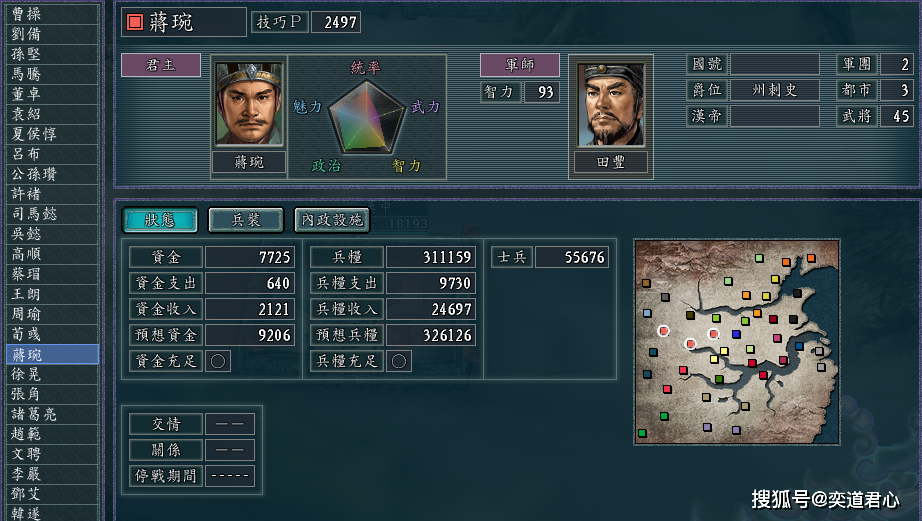Pick 司馬懿 in the ruler list

pos(50,213)
